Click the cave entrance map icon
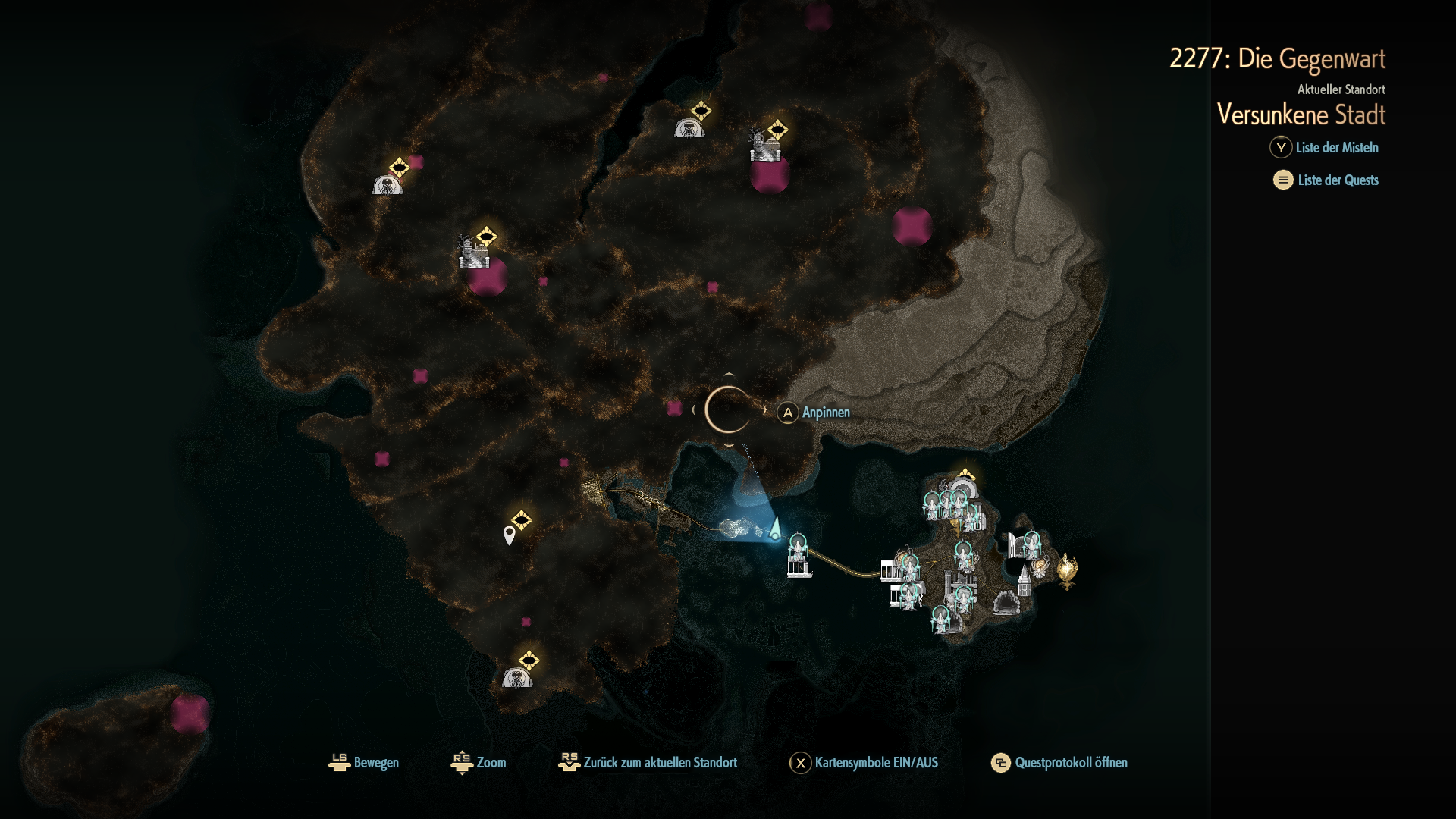 click(1006, 603)
